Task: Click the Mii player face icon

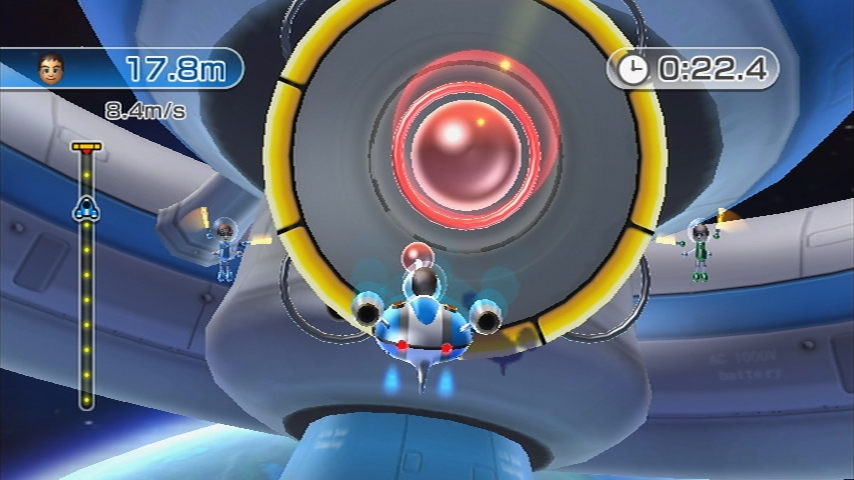Action: tap(50, 69)
